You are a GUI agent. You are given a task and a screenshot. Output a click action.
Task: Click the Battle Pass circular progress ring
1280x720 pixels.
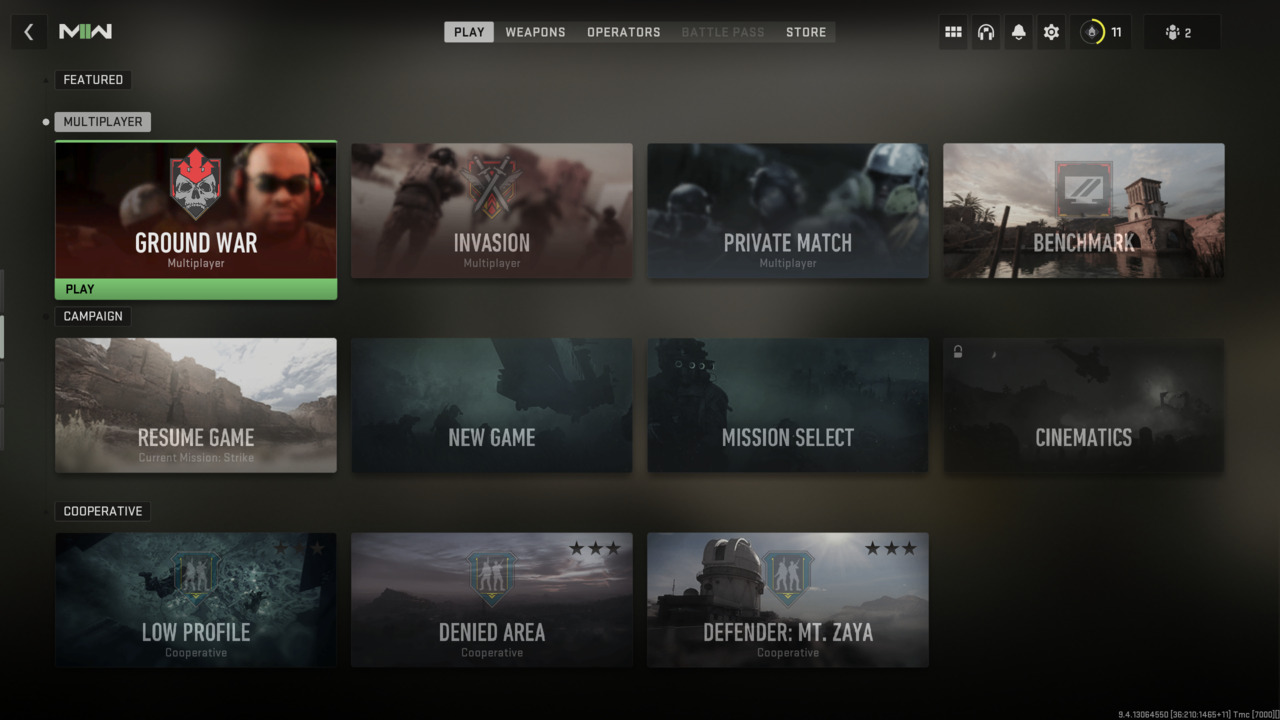[x=1090, y=31]
